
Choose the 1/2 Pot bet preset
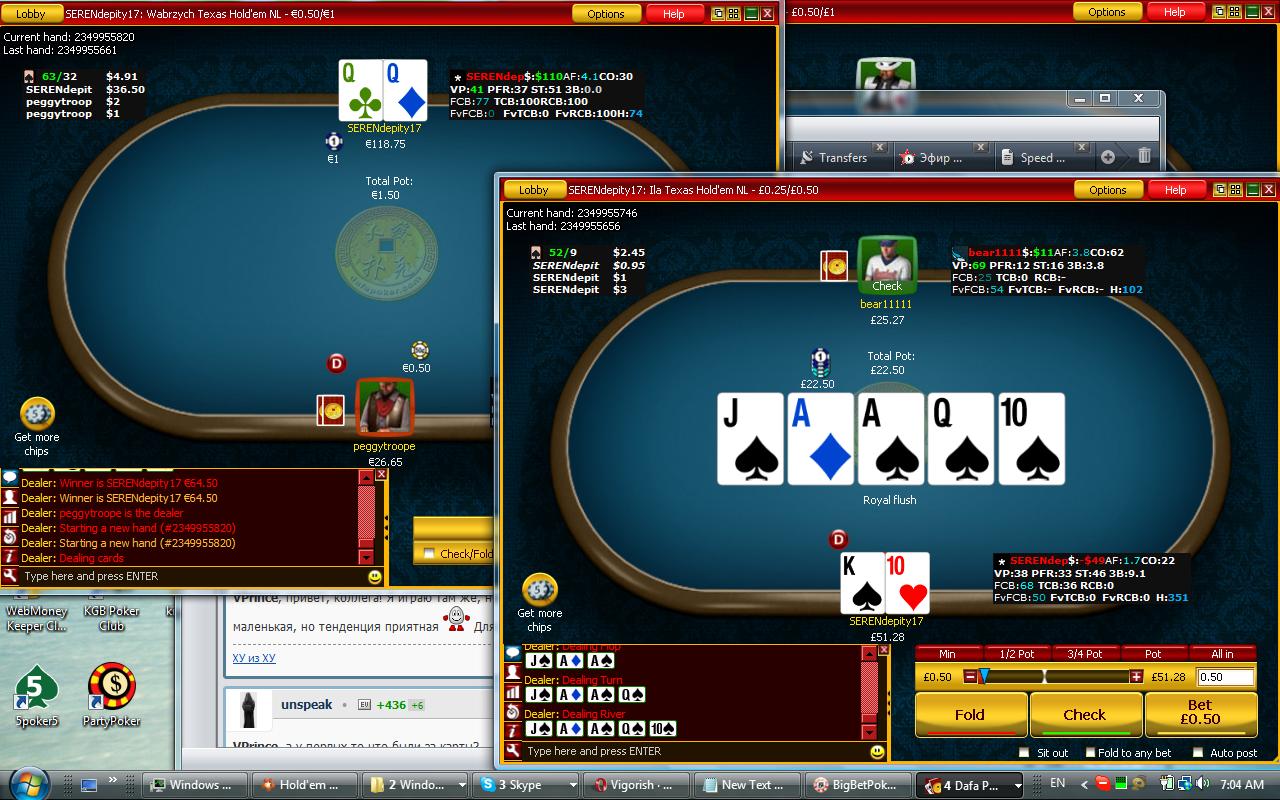point(1016,654)
